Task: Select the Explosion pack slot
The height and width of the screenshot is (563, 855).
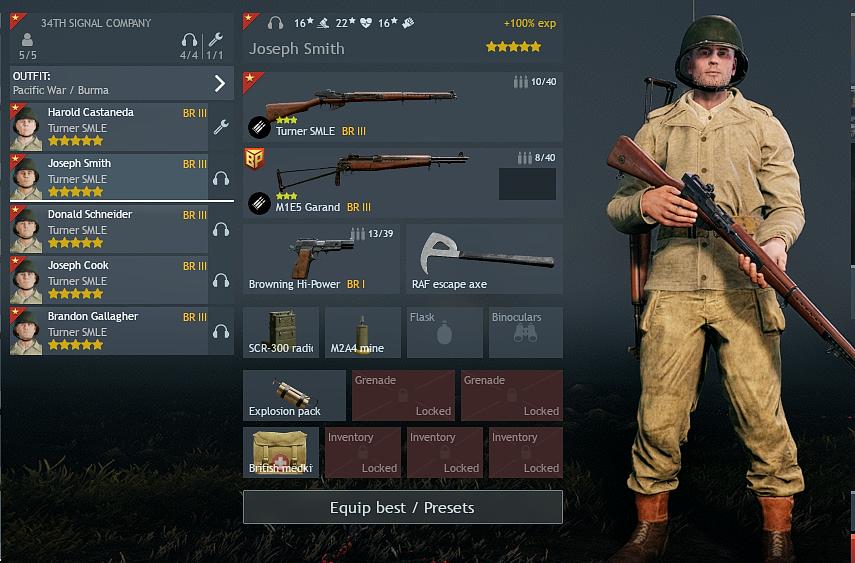Action: (294, 396)
